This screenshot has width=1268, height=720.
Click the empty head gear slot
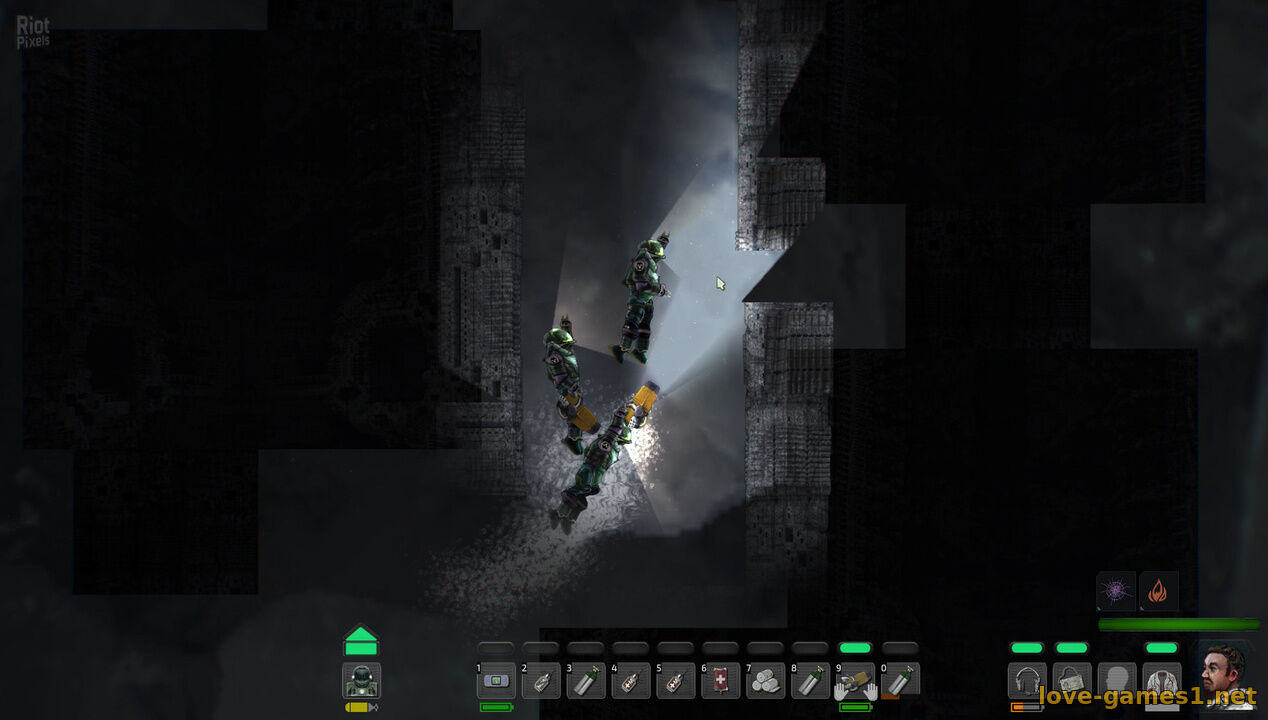coord(1117,681)
